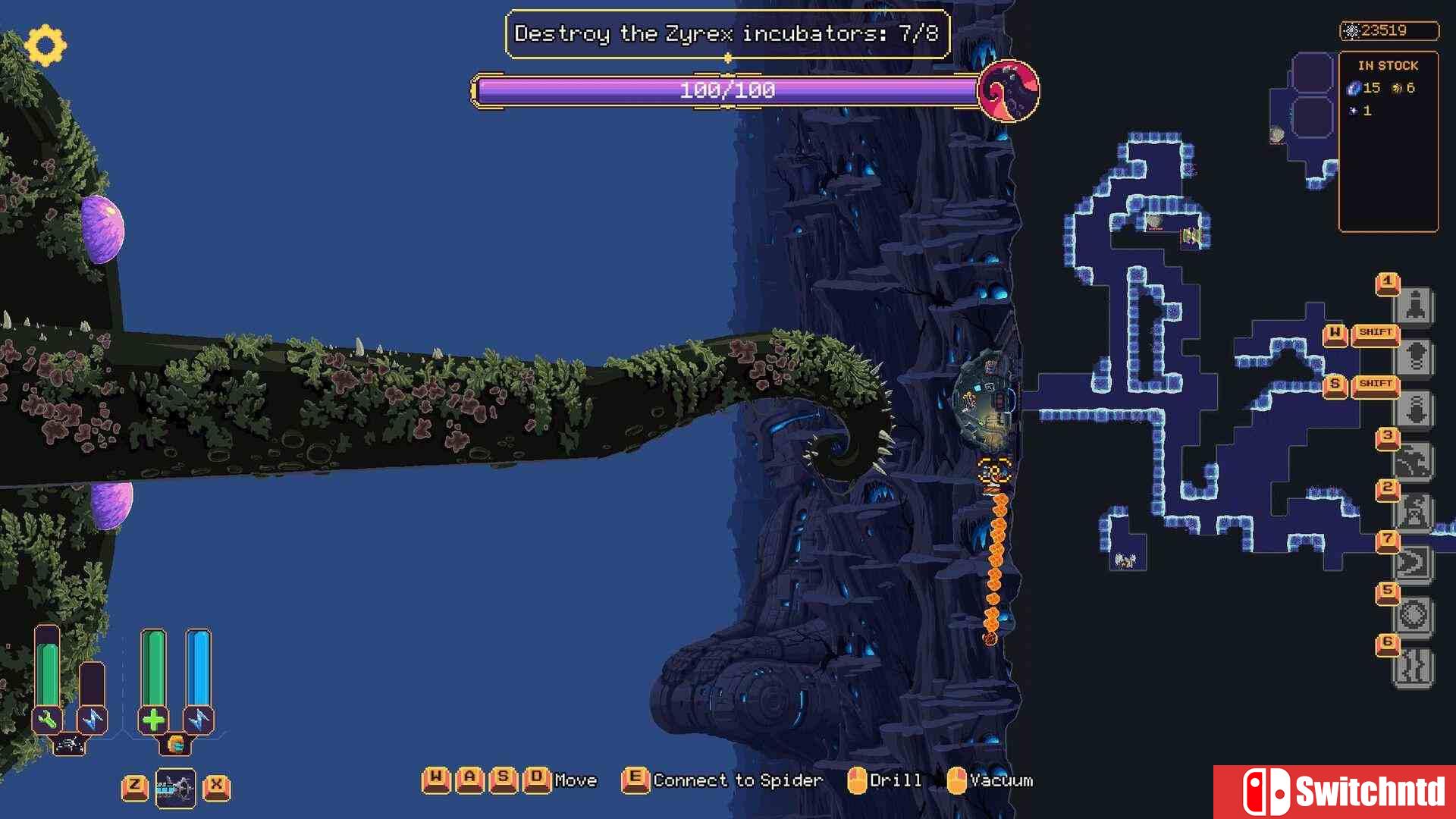Click the green plus health icon
Screen dimensions: 1456x819
(152, 719)
